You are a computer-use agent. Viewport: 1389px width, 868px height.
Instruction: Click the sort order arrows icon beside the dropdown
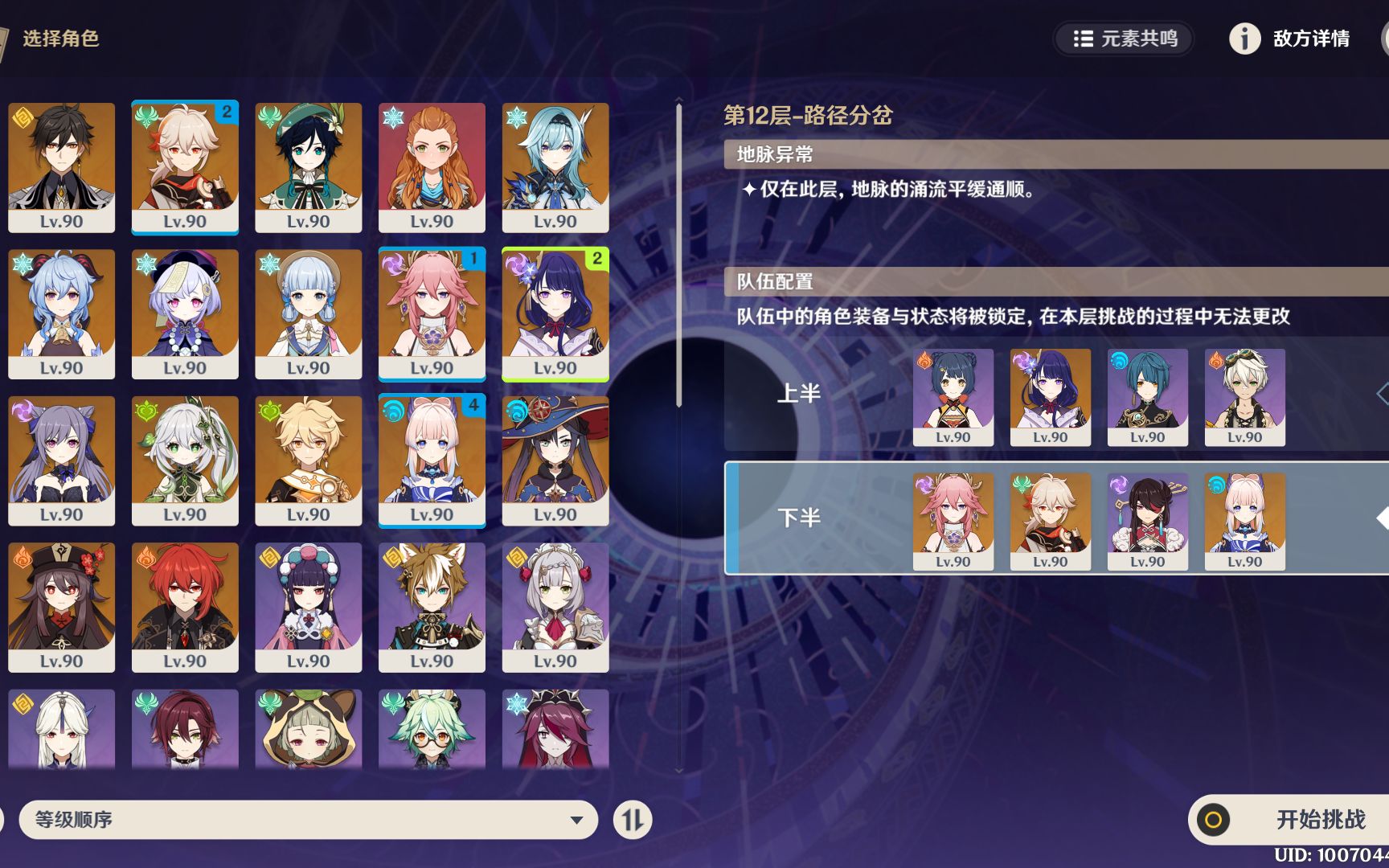pos(634,820)
